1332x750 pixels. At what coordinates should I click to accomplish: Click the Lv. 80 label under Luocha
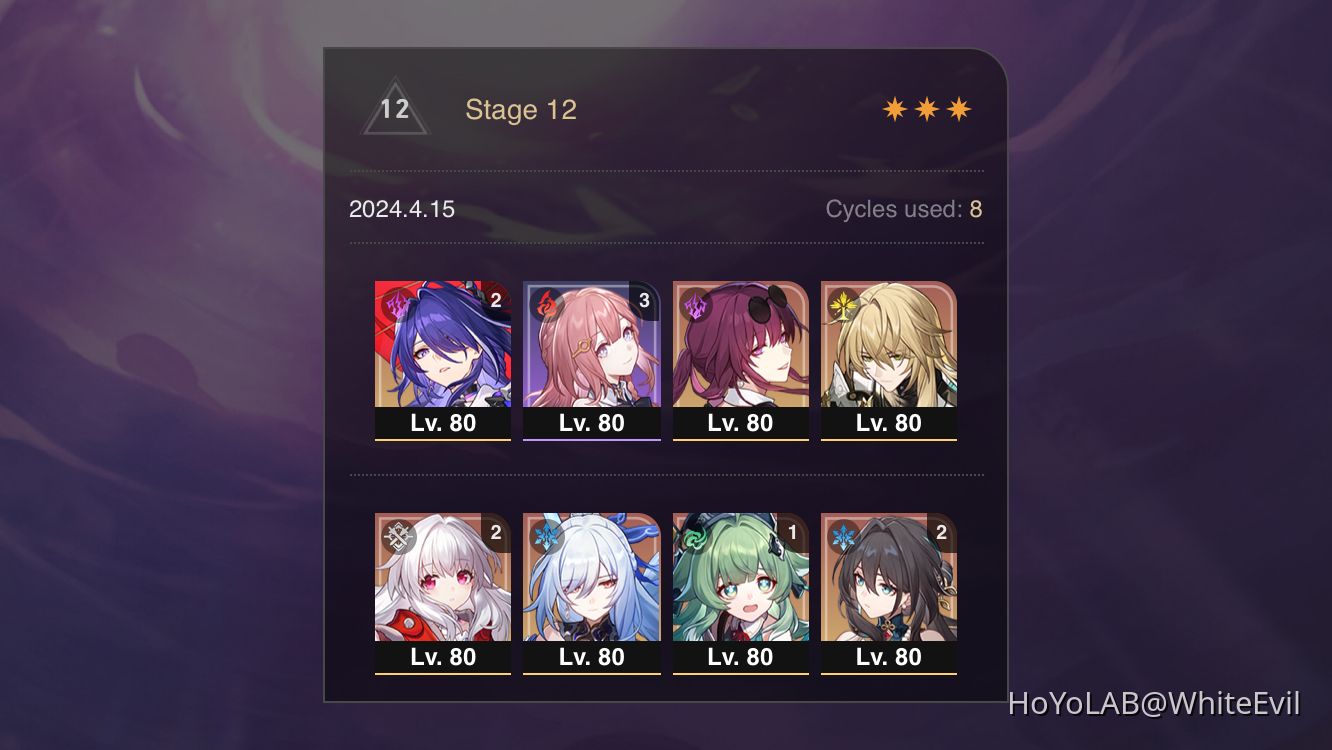click(889, 423)
